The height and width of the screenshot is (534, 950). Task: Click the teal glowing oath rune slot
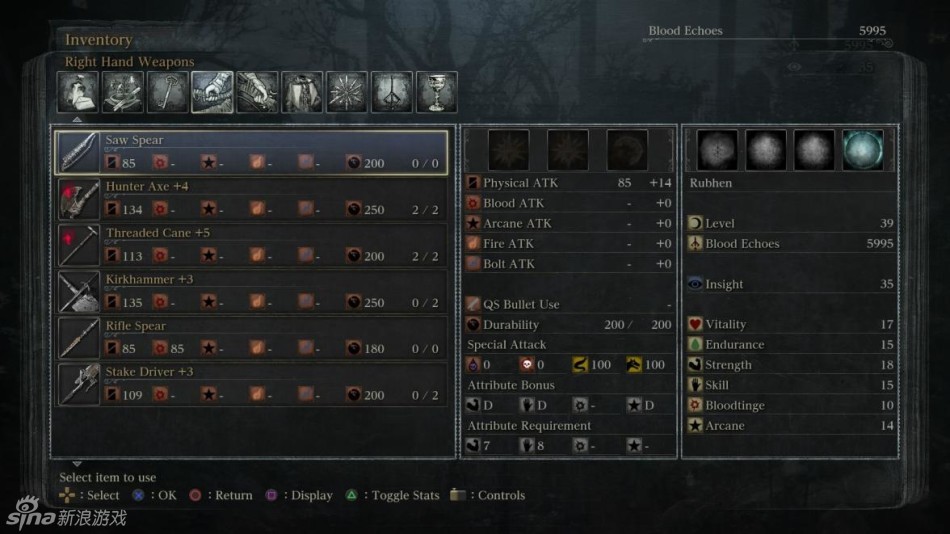pos(862,150)
